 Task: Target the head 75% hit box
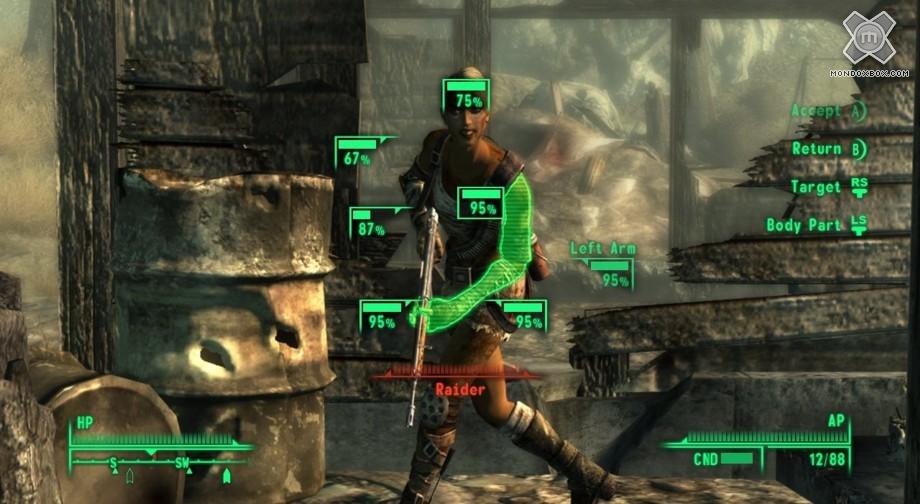(x=467, y=95)
